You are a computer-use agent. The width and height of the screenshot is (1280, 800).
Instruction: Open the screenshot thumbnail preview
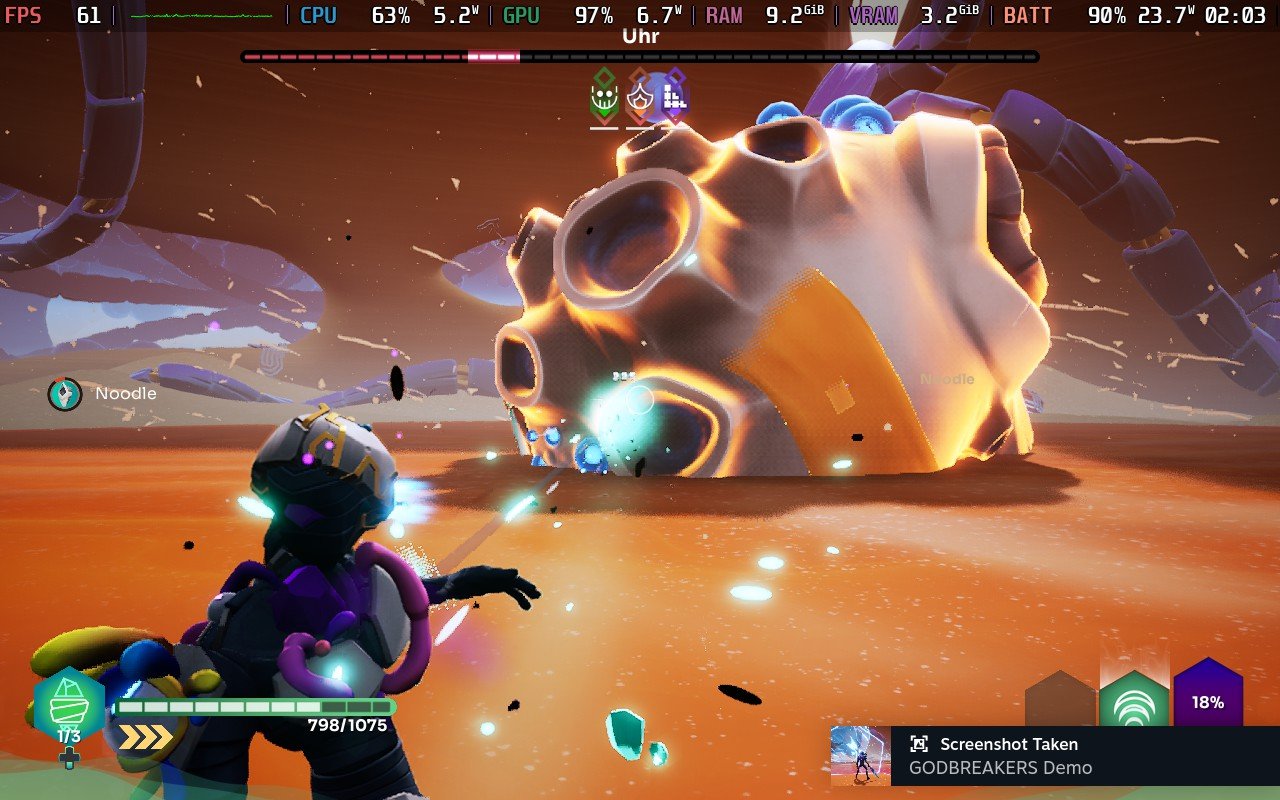[860, 756]
